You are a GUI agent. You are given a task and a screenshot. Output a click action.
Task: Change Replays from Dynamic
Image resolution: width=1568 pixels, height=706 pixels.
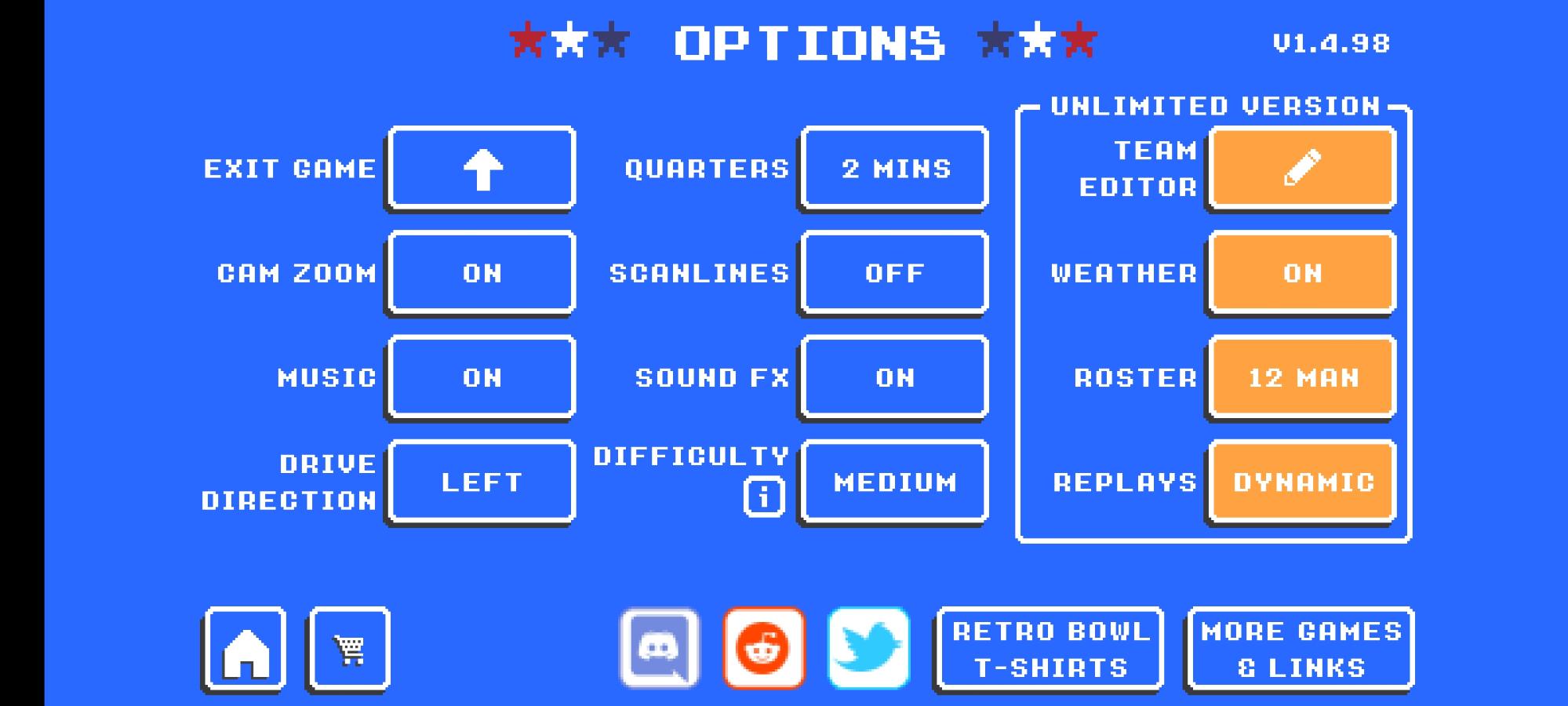(1301, 482)
